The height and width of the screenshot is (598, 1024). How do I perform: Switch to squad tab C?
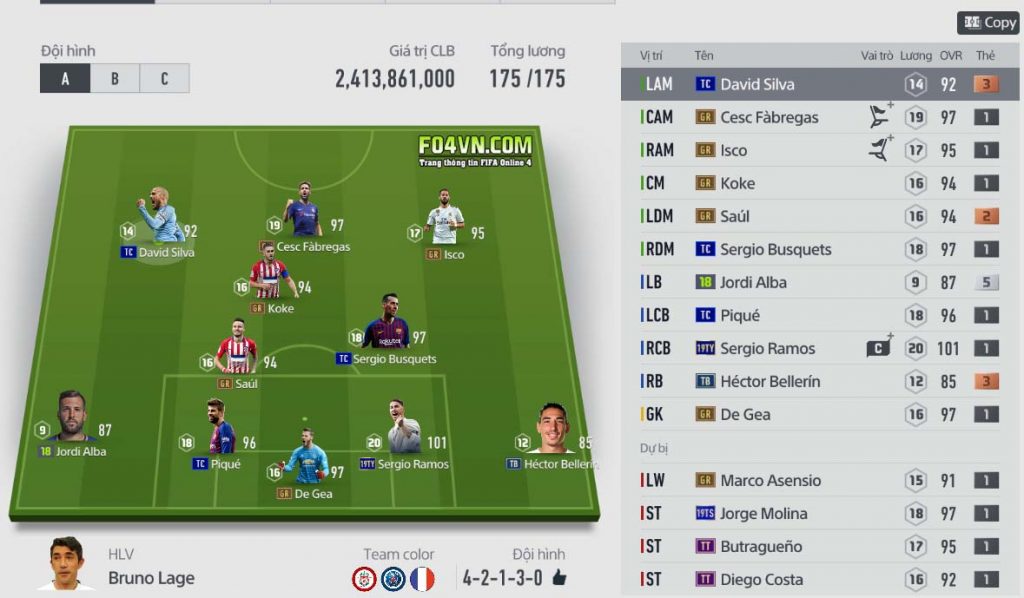click(x=164, y=78)
